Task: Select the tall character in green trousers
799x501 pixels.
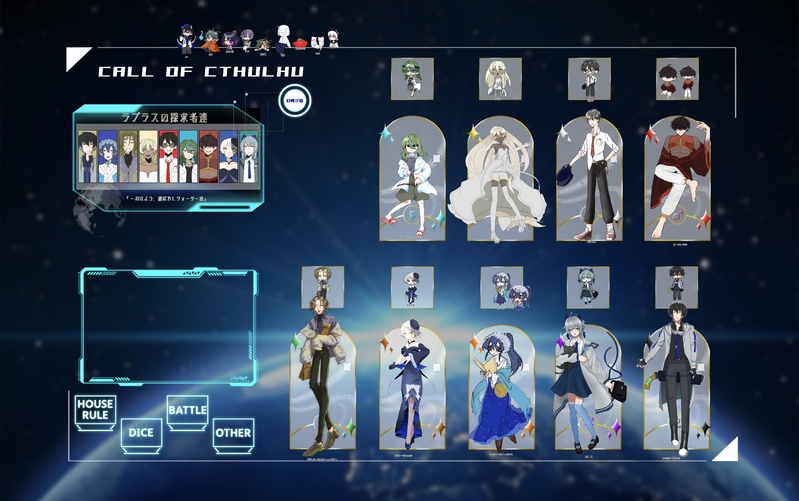Action: 322,385
